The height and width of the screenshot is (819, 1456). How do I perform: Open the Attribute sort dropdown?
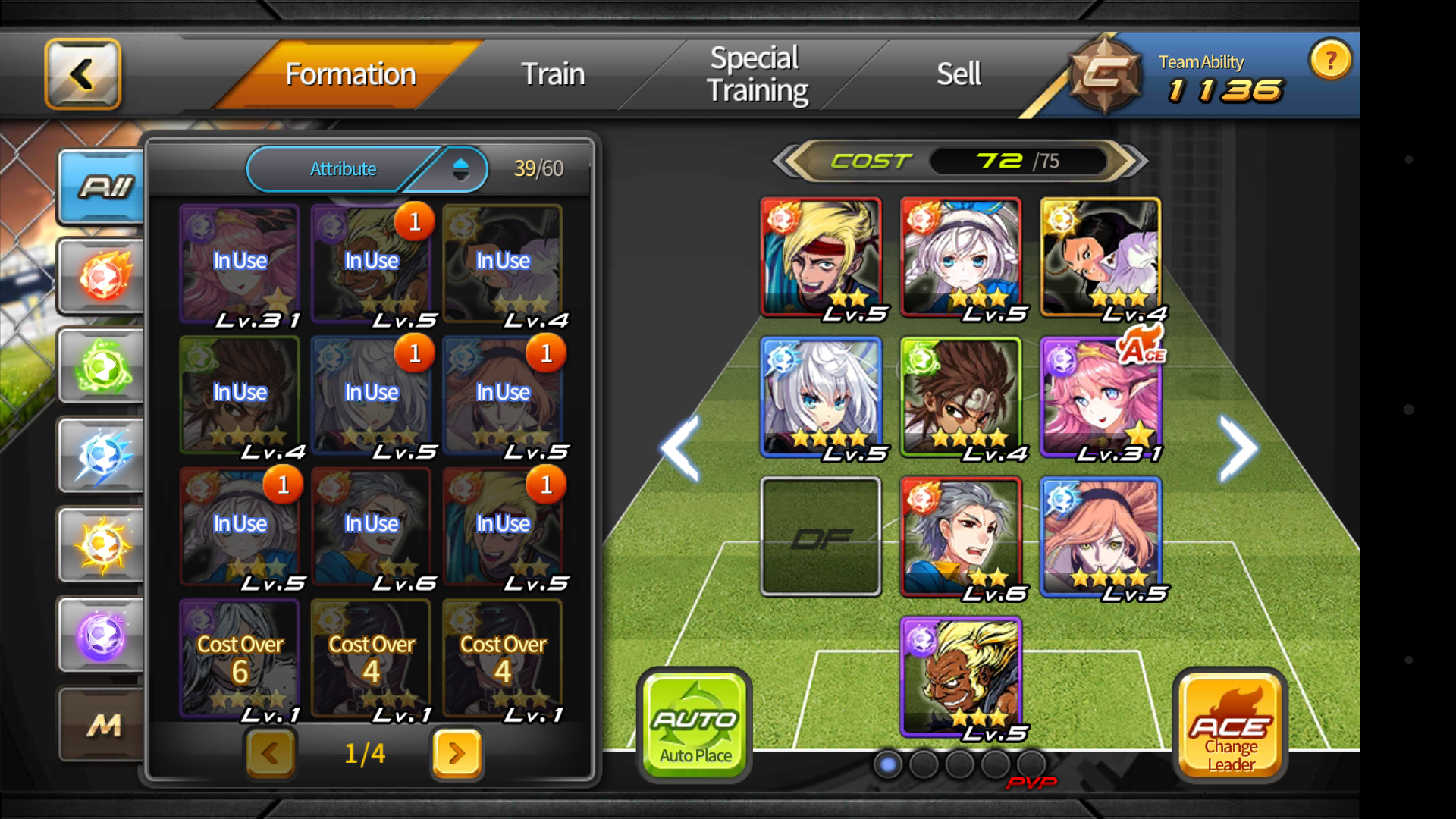(x=367, y=168)
